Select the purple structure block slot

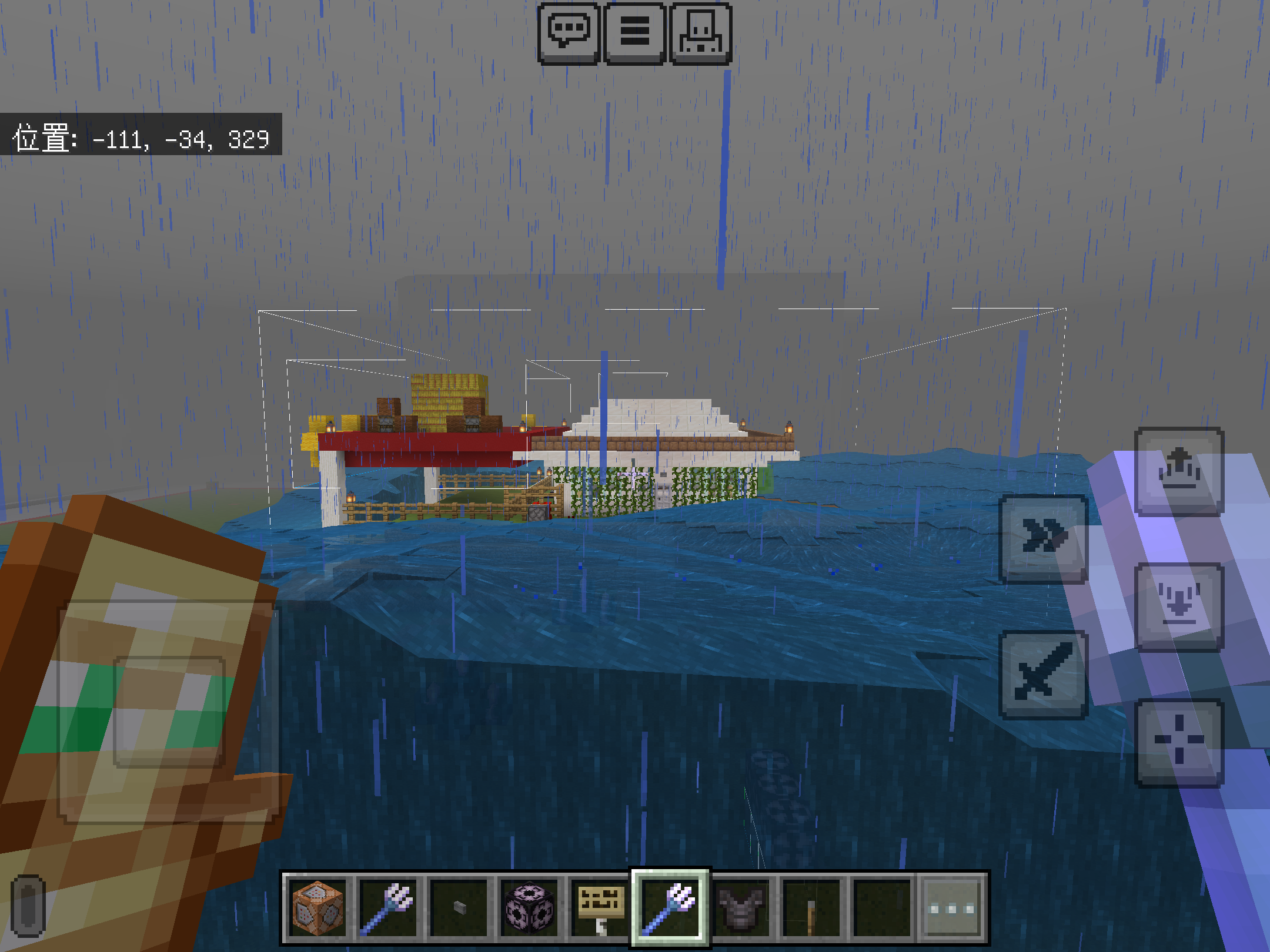(530, 909)
